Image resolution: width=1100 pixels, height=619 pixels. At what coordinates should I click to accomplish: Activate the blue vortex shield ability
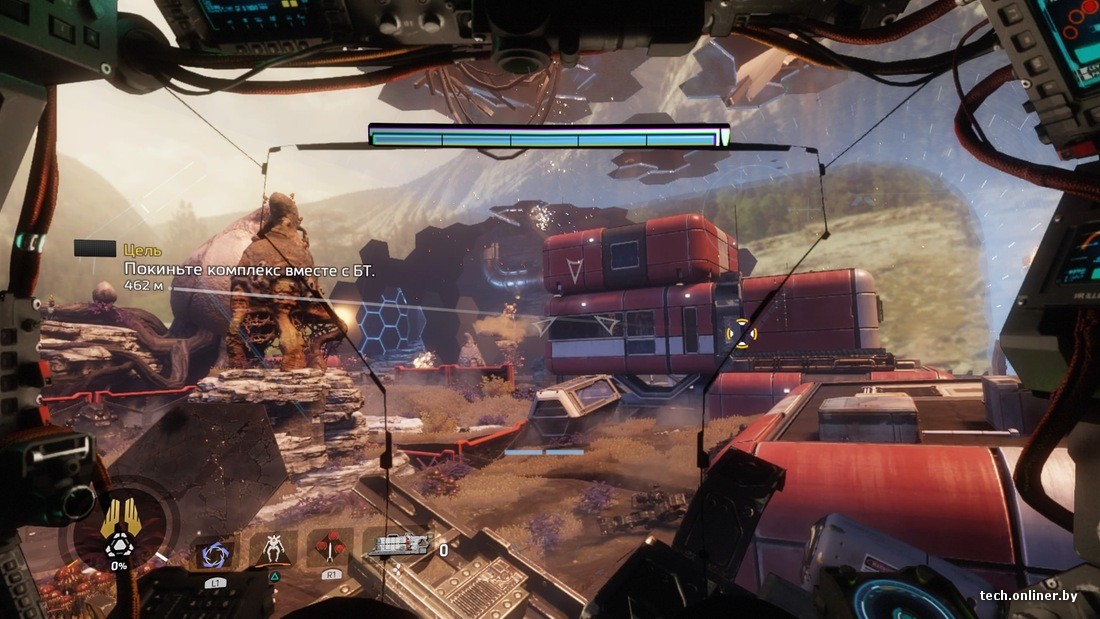[215, 552]
